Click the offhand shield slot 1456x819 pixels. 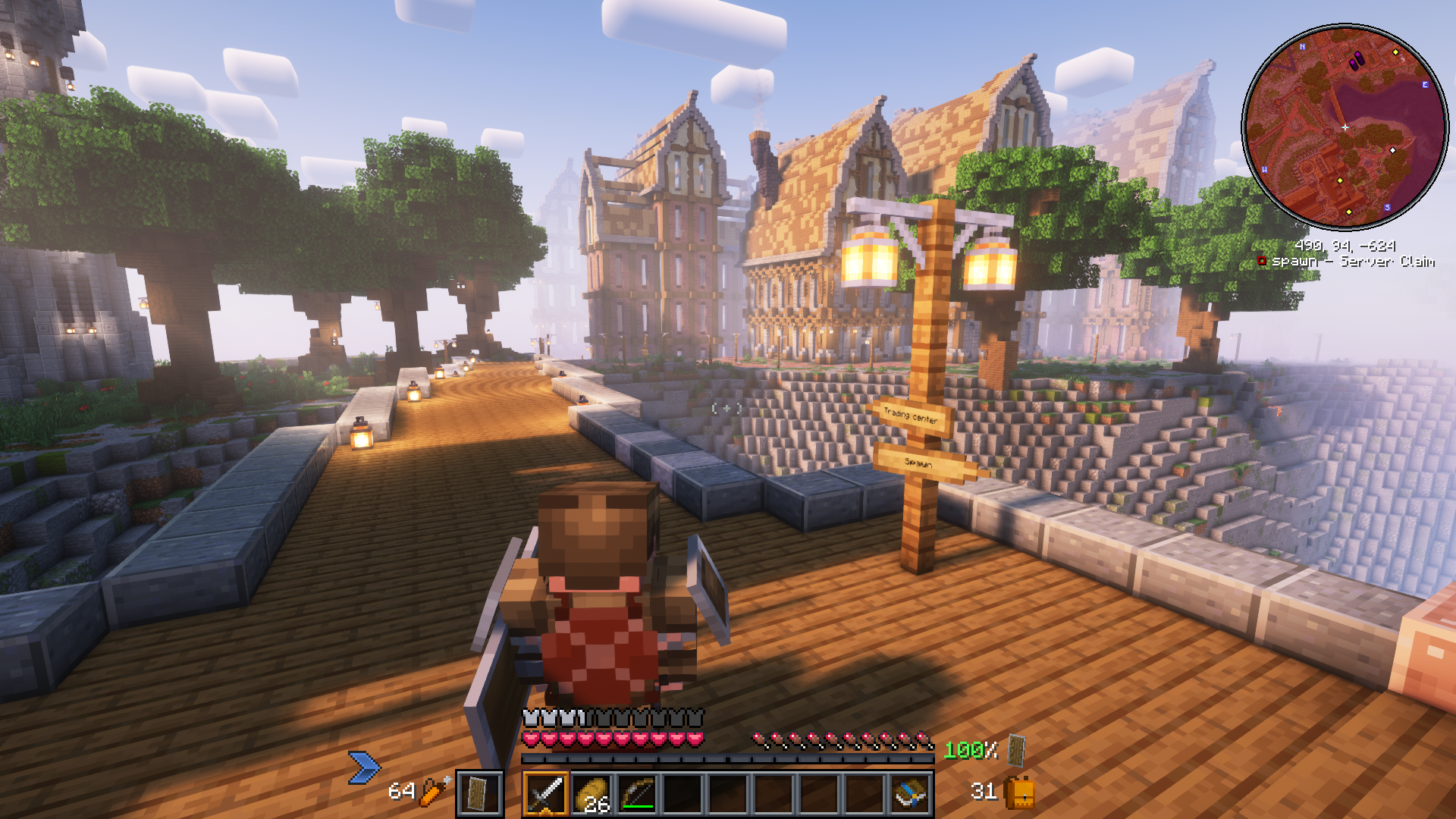(479, 794)
